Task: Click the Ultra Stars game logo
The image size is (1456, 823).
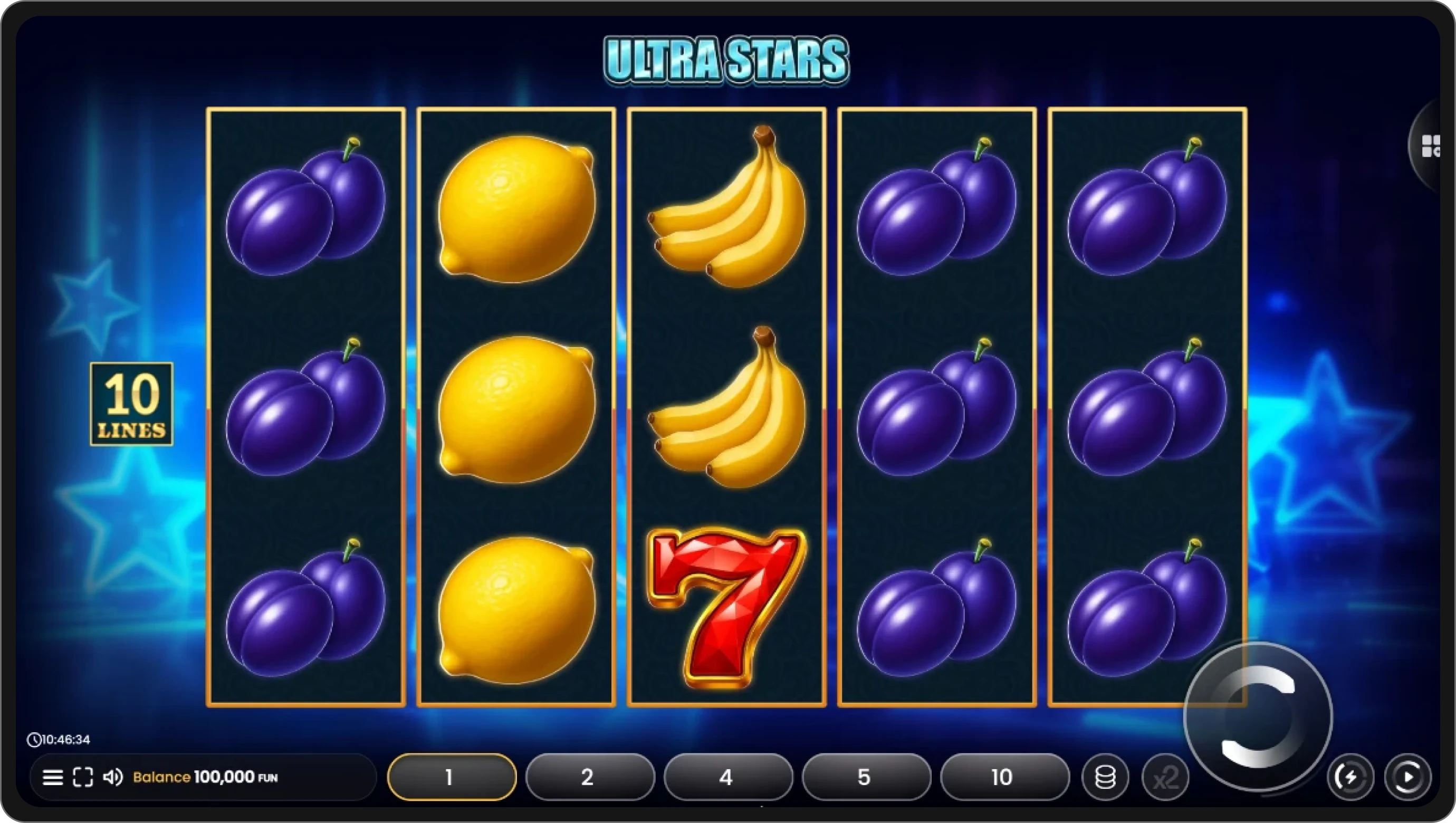Action: (726, 58)
